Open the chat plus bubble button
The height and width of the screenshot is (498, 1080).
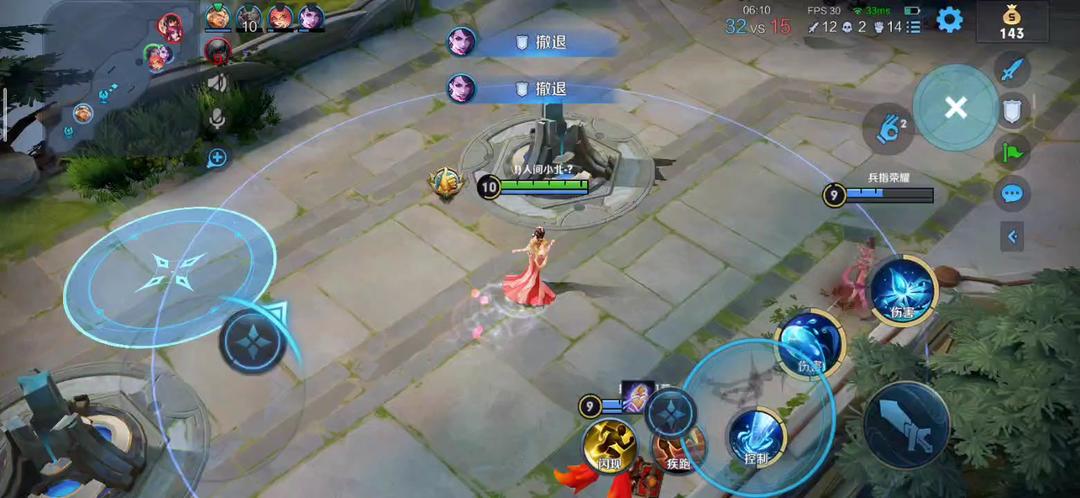coord(217,157)
